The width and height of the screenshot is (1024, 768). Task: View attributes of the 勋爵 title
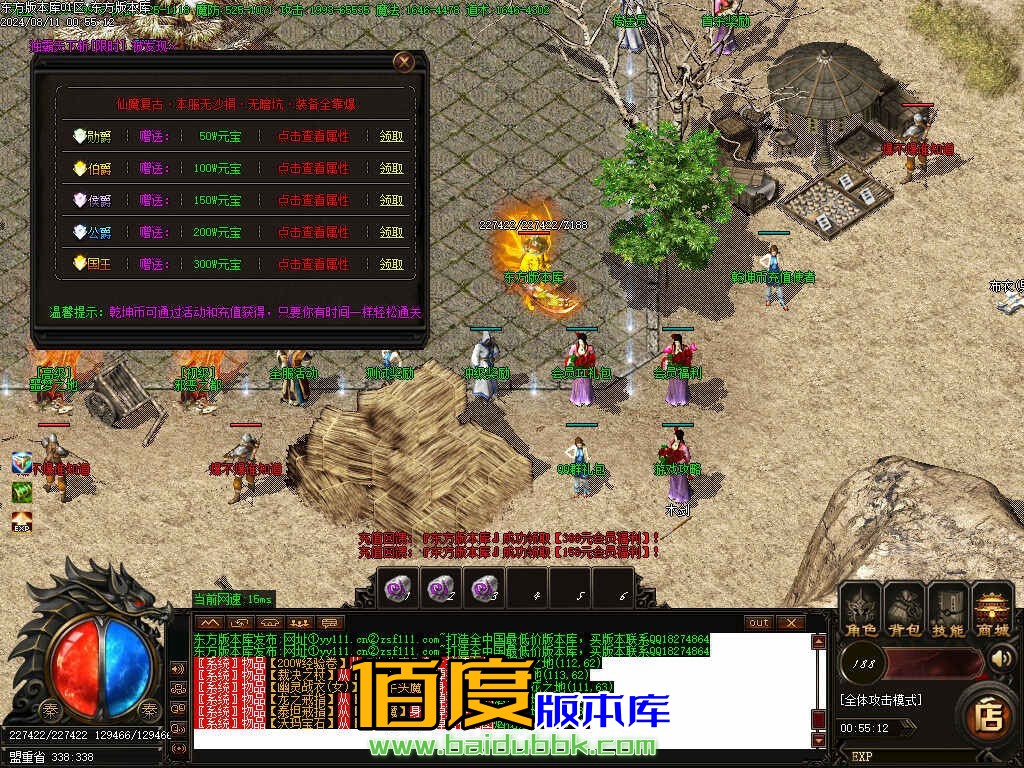point(313,137)
